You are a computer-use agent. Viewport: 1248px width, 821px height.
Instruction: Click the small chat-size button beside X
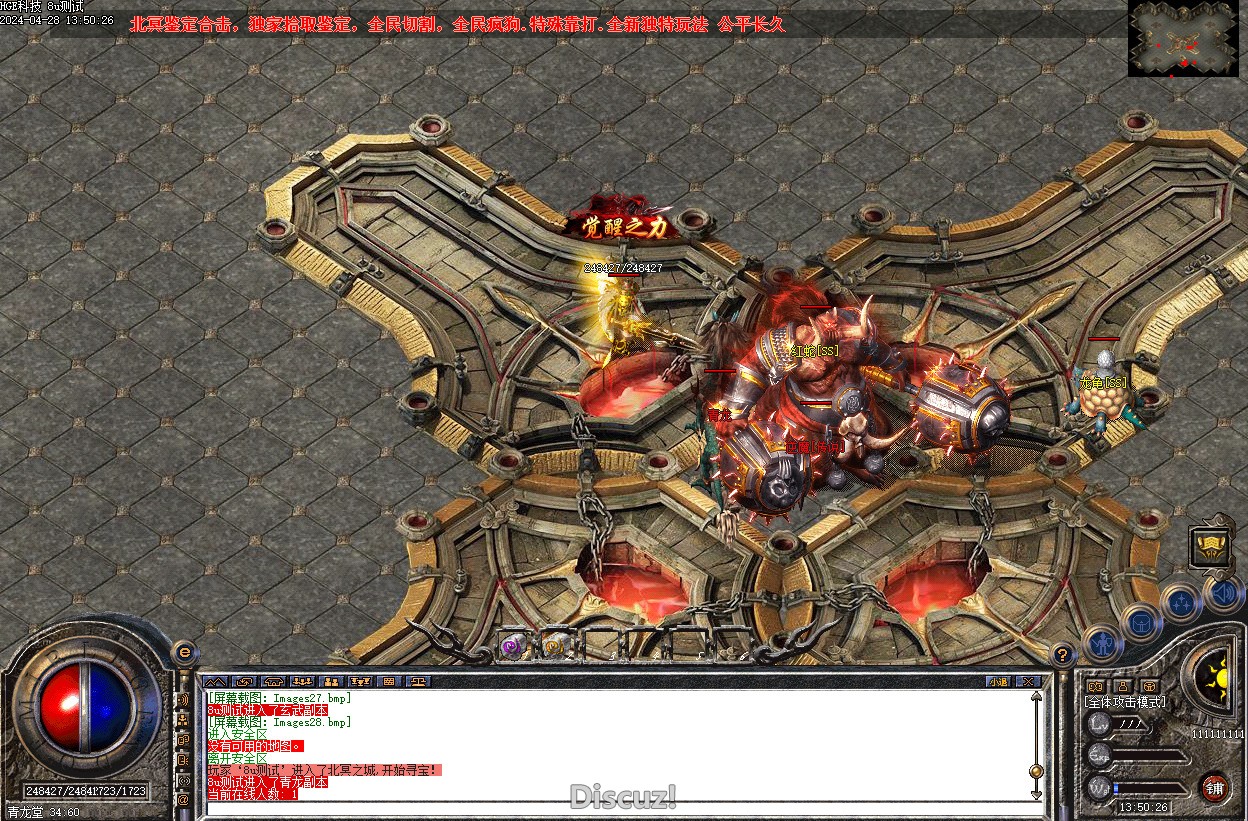point(998,682)
